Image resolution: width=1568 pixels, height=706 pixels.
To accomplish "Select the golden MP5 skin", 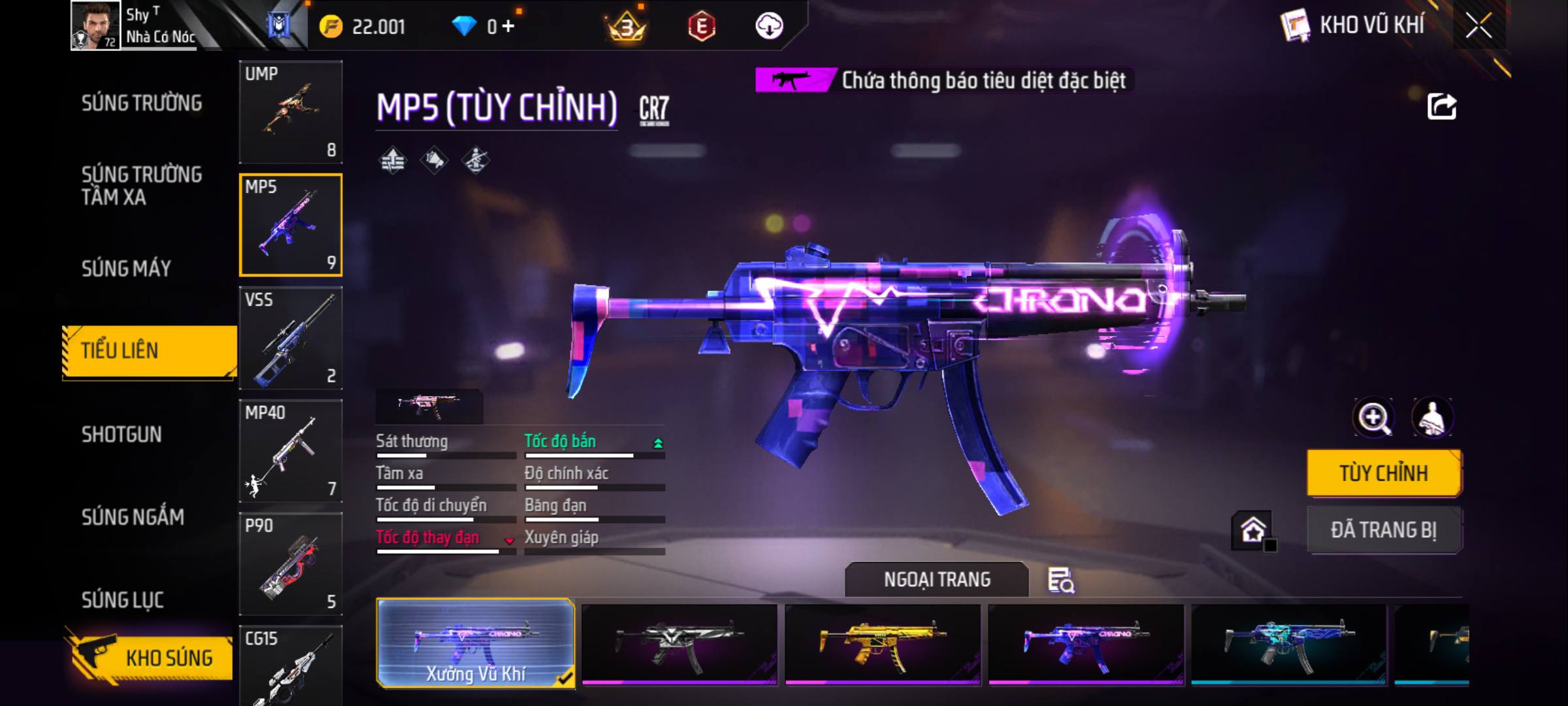I will coord(883,644).
